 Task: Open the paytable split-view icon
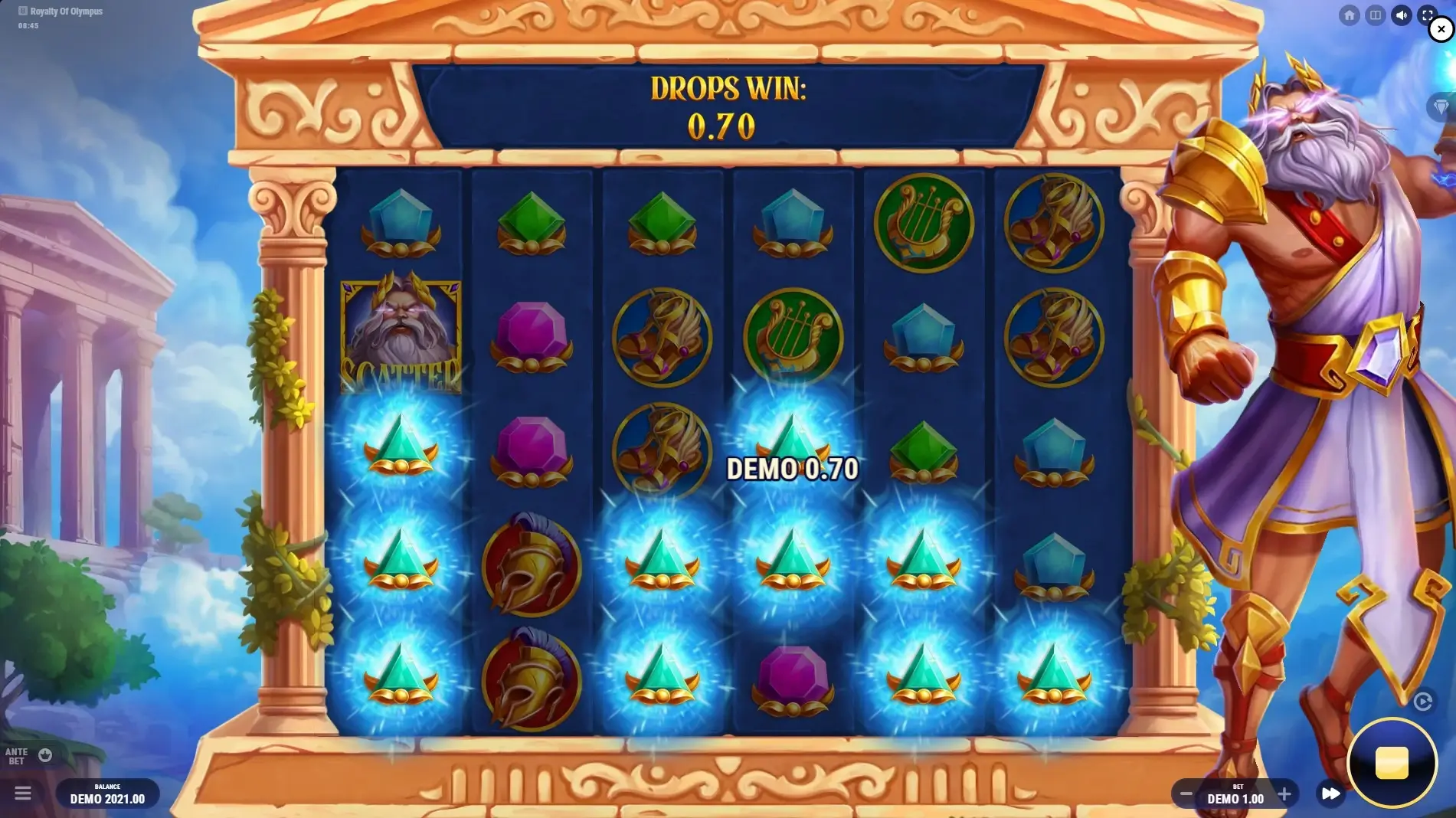1376,15
